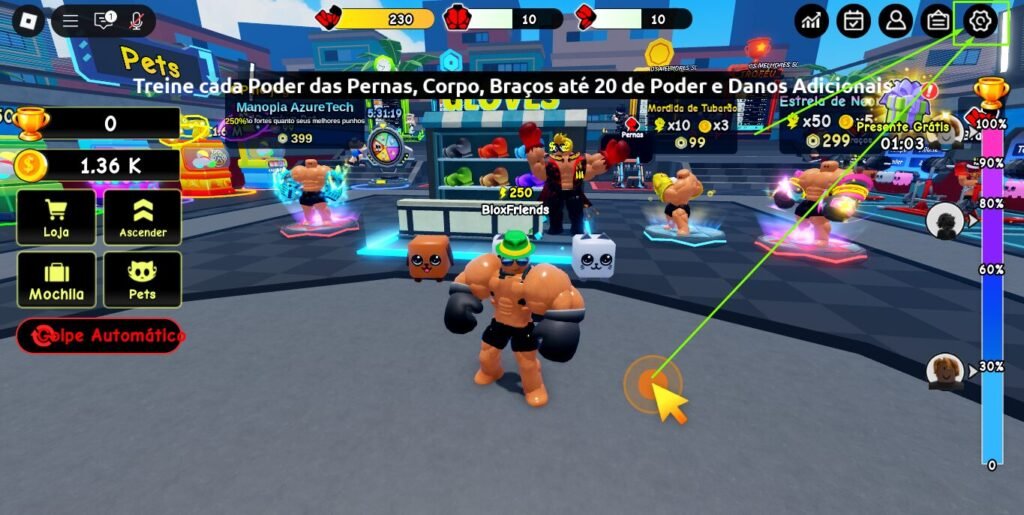Image resolution: width=1024 pixels, height=515 pixels.
Task: Open the Mochila backpack
Action: (56, 279)
